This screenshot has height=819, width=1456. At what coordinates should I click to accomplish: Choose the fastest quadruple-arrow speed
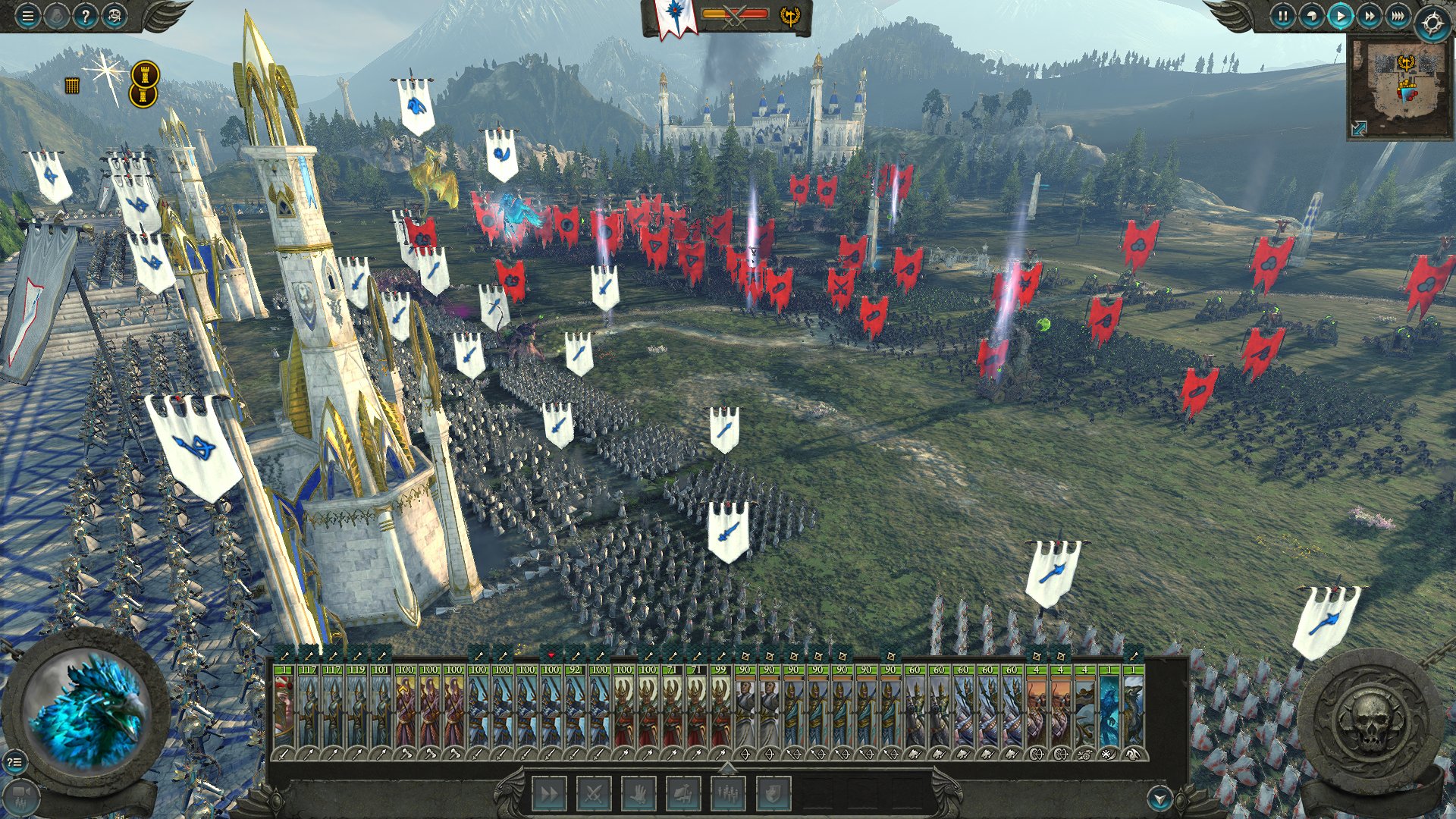point(1398,16)
